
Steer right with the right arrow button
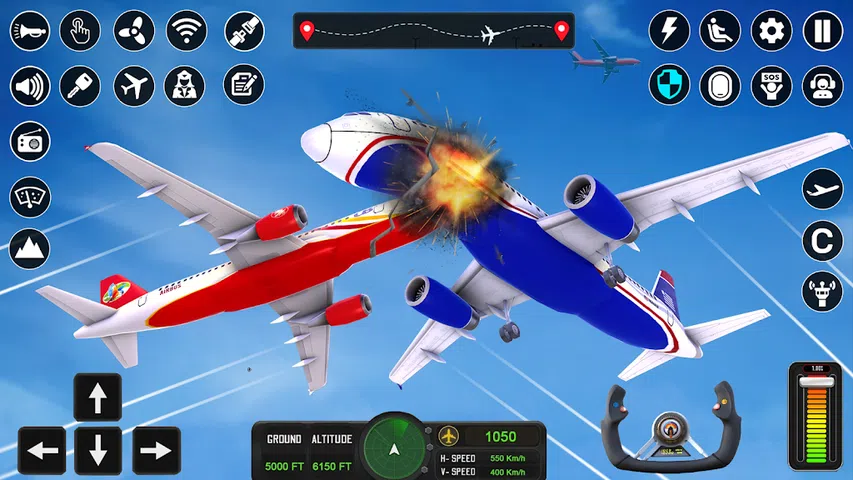click(x=156, y=451)
